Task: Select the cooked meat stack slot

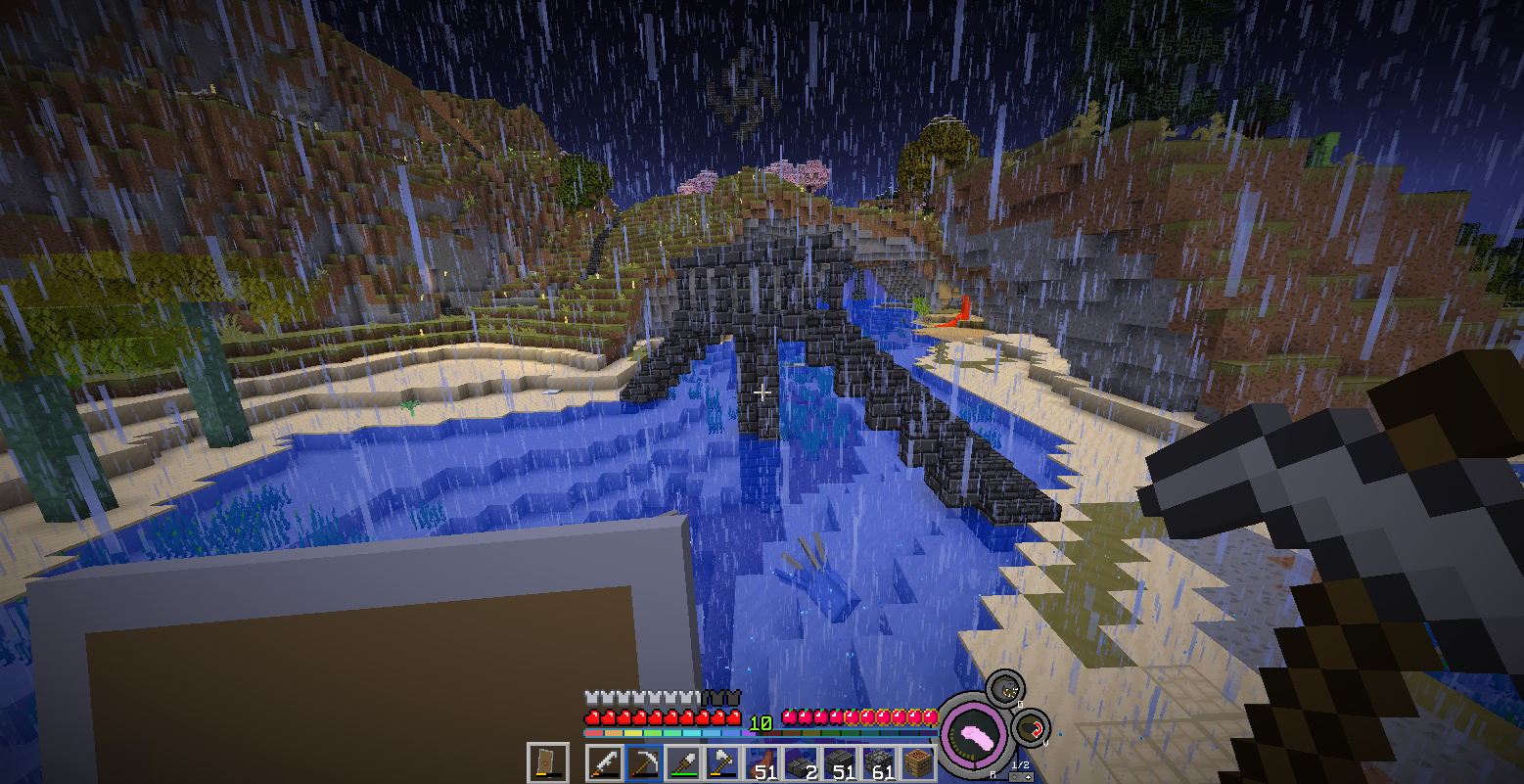Action: [x=761, y=762]
